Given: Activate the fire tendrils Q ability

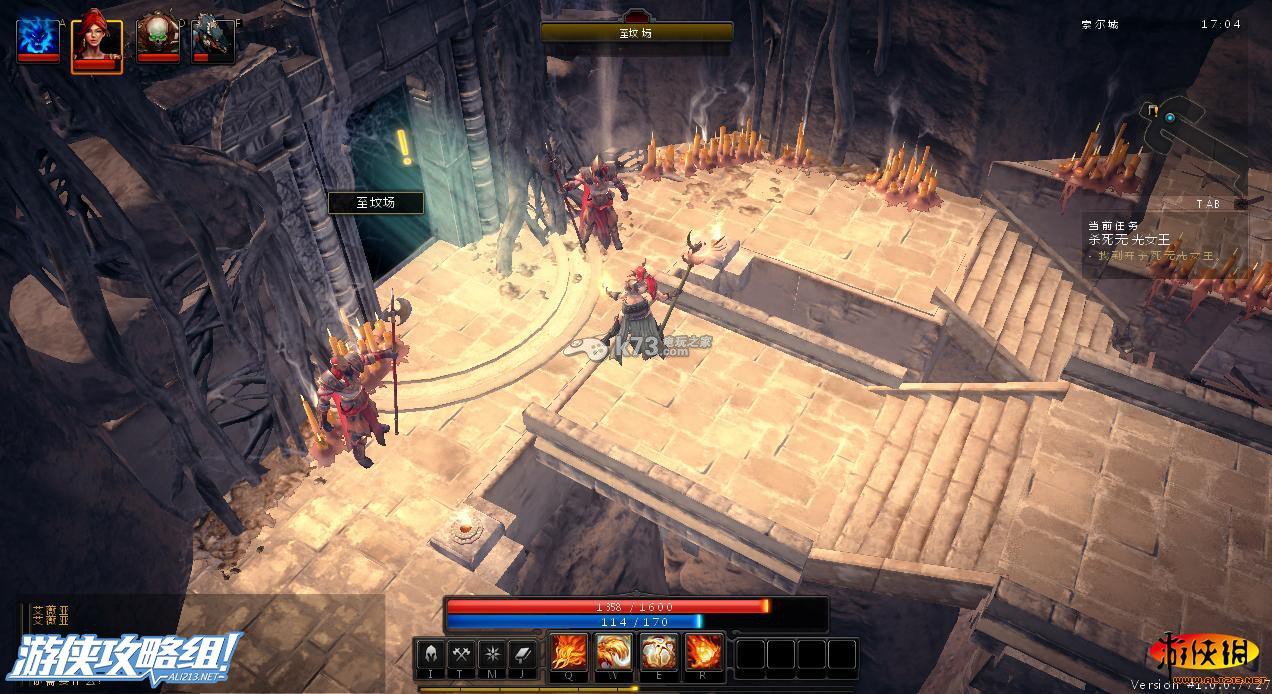Looking at the screenshot, I should [x=569, y=653].
